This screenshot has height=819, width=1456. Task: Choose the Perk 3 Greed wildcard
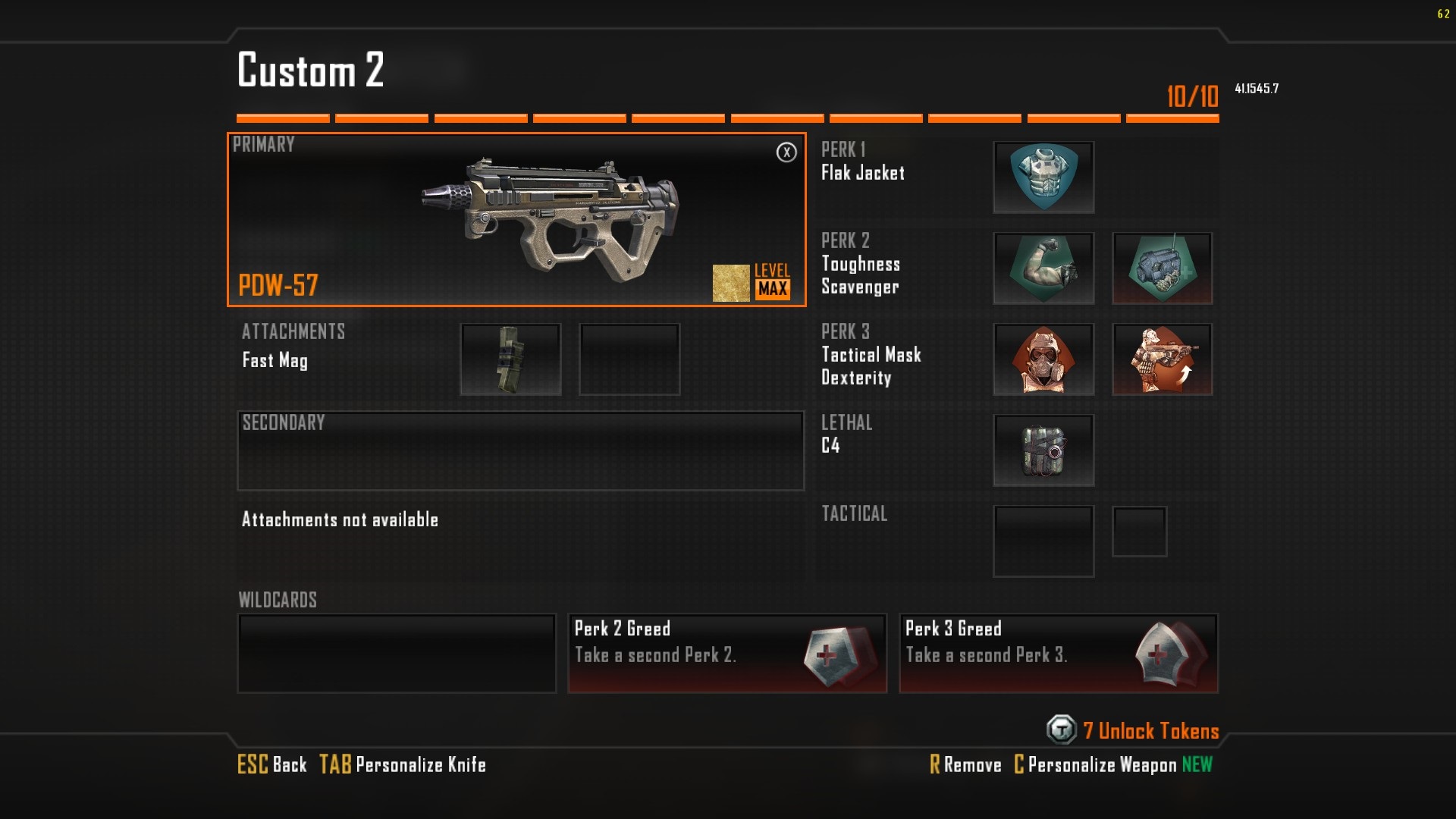click(1059, 653)
